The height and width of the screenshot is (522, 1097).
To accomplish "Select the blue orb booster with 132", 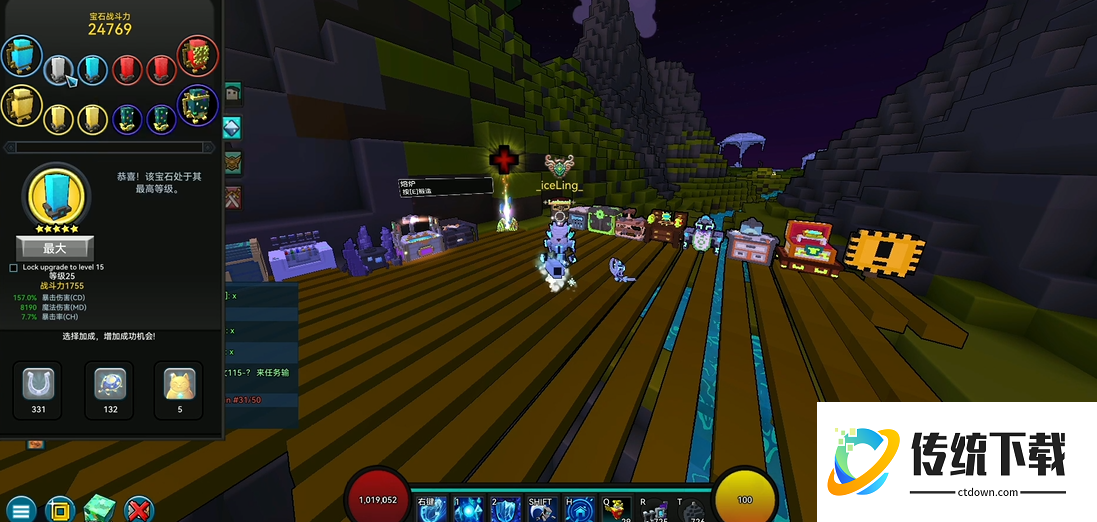I will point(110,383).
